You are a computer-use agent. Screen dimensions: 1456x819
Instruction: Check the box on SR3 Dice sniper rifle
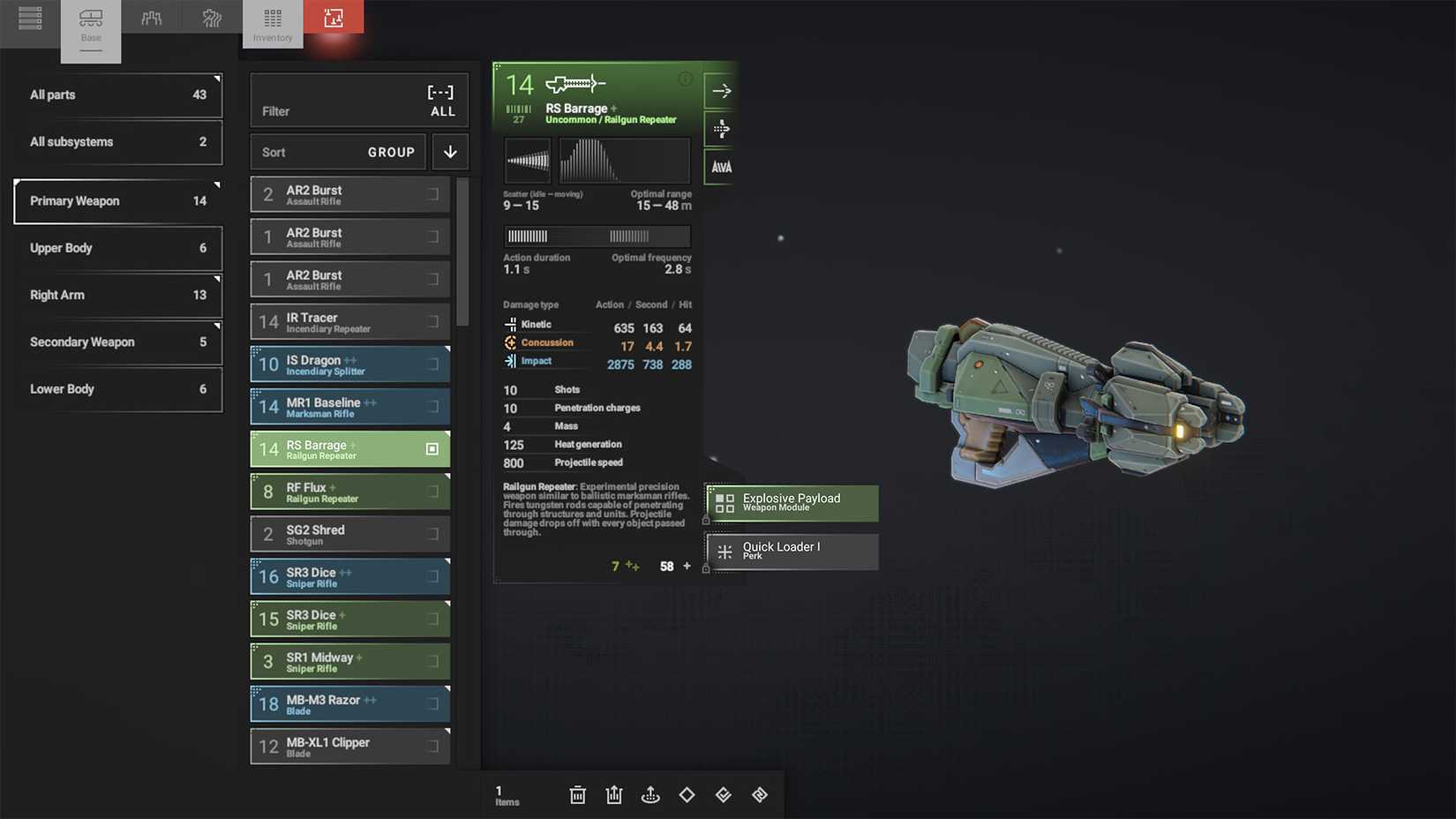pos(432,576)
